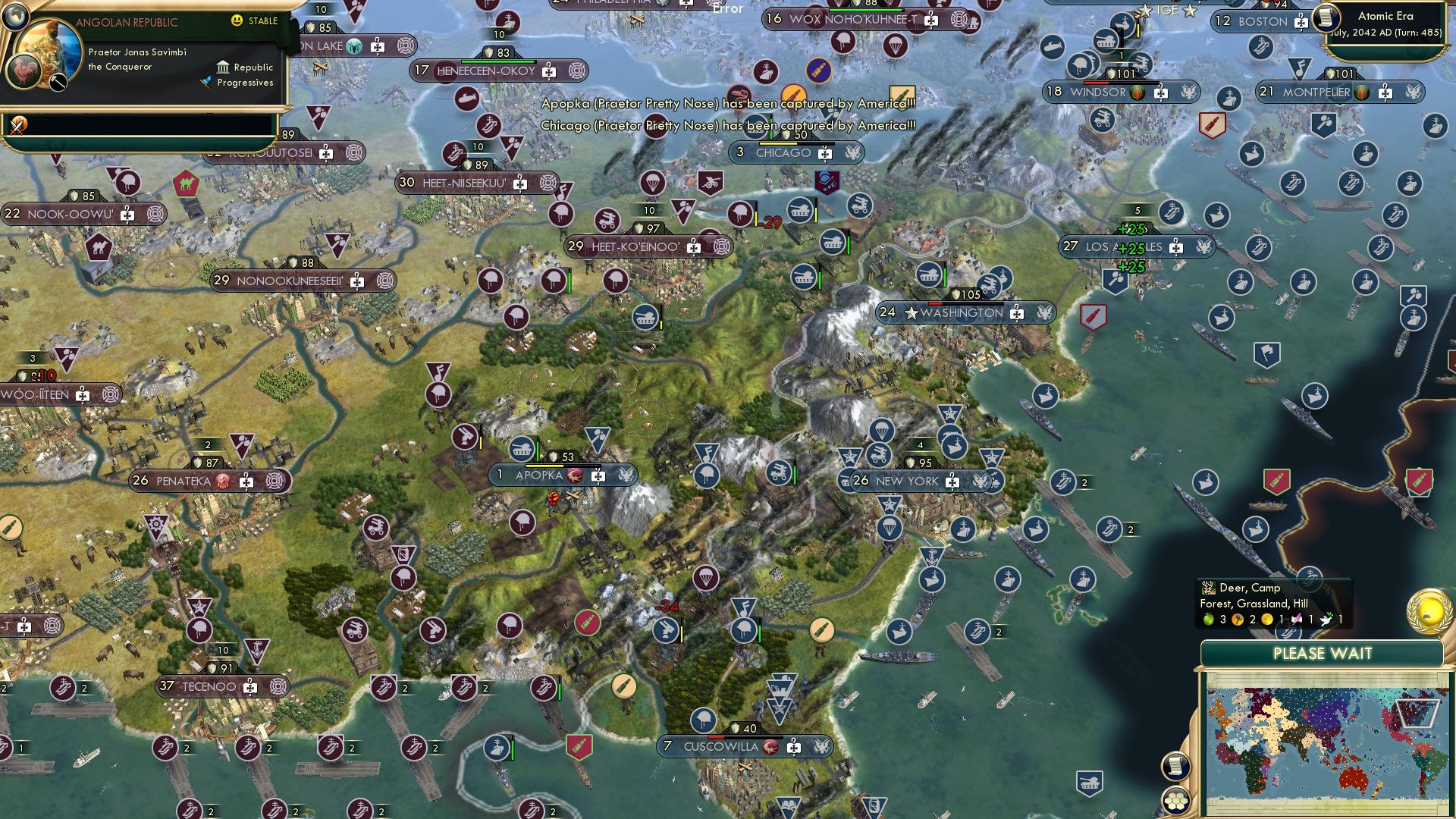Open the Washington city banner
1456x819 pixels.
(x=961, y=312)
